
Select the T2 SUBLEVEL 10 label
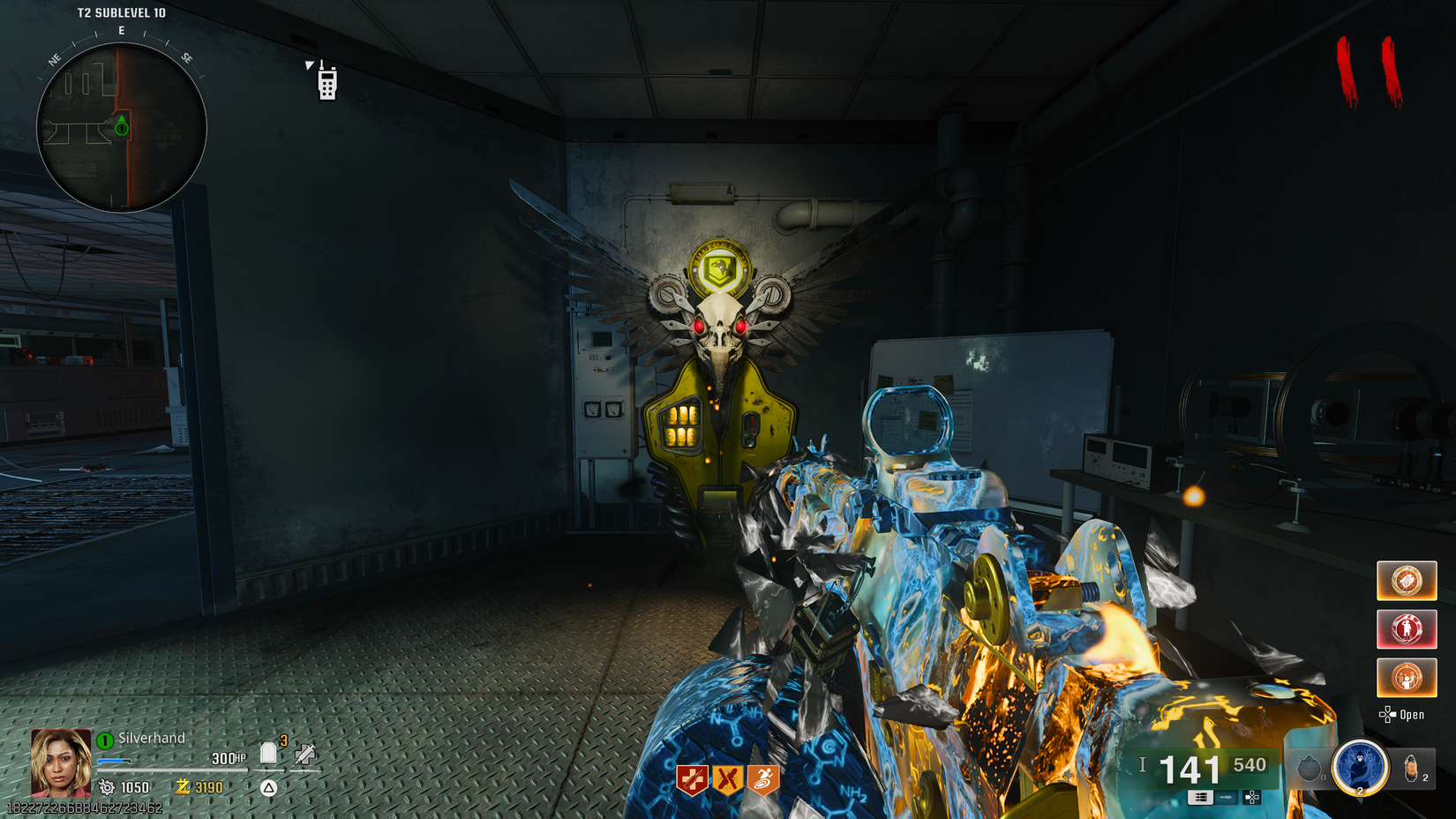pyautogui.click(x=123, y=12)
